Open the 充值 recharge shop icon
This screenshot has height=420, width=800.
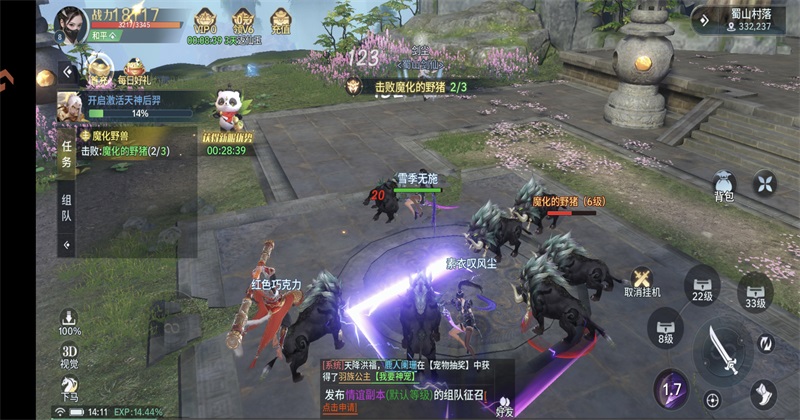point(279,22)
